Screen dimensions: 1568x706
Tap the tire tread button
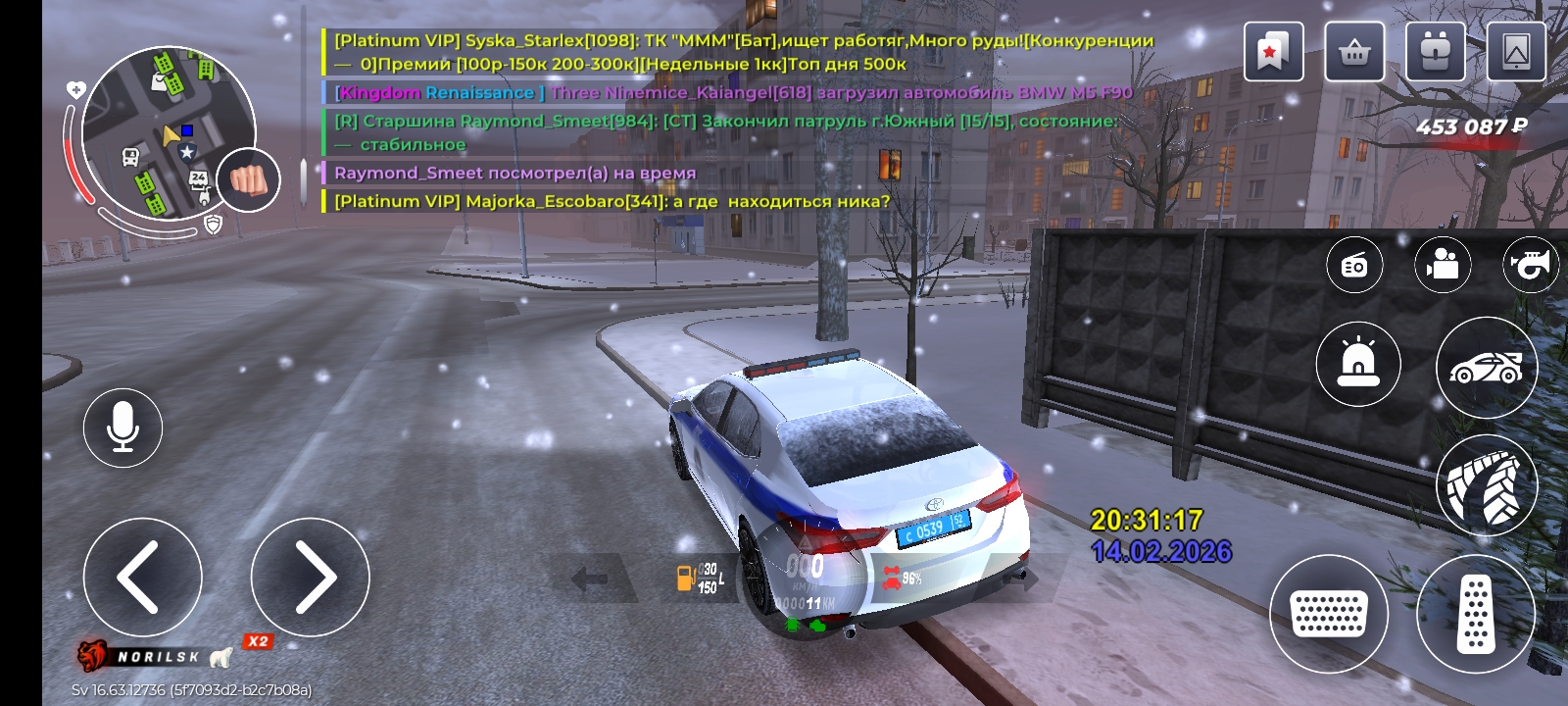[x=1486, y=484]
